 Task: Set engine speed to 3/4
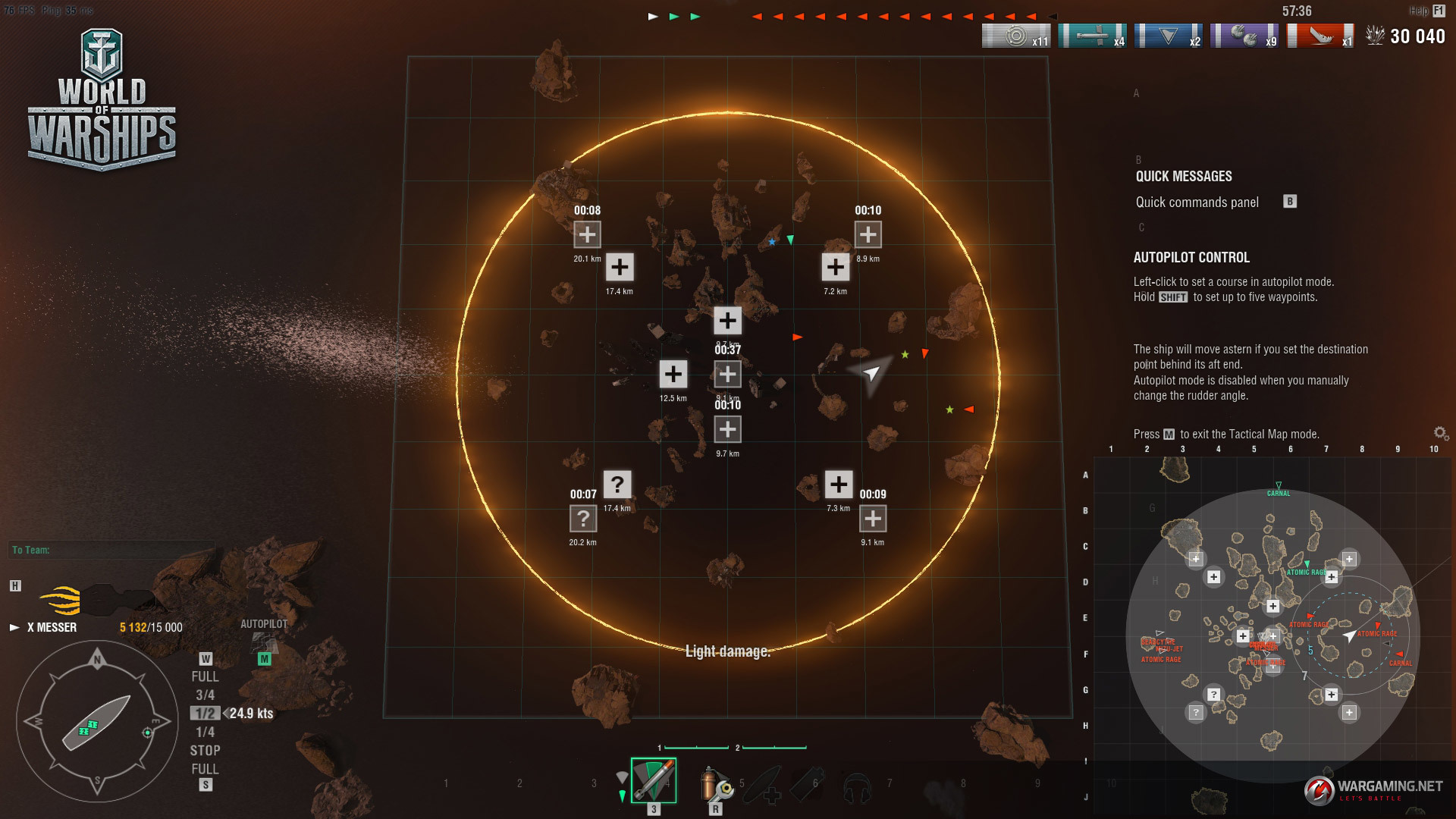(205, 695)
